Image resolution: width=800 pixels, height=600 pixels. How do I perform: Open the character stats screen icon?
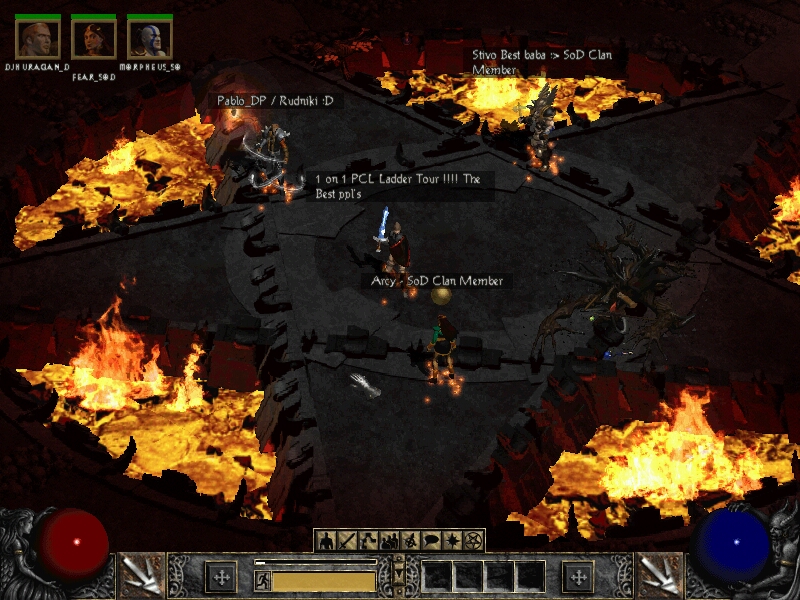(x=325, y=541)
